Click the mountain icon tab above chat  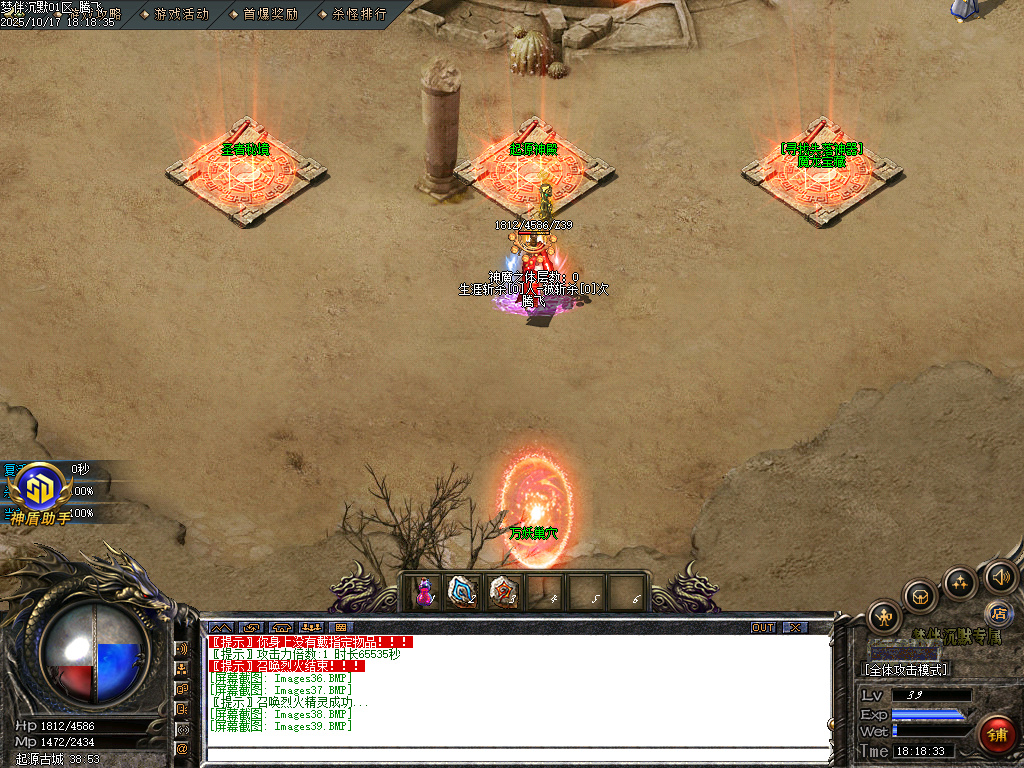(220, 628)
